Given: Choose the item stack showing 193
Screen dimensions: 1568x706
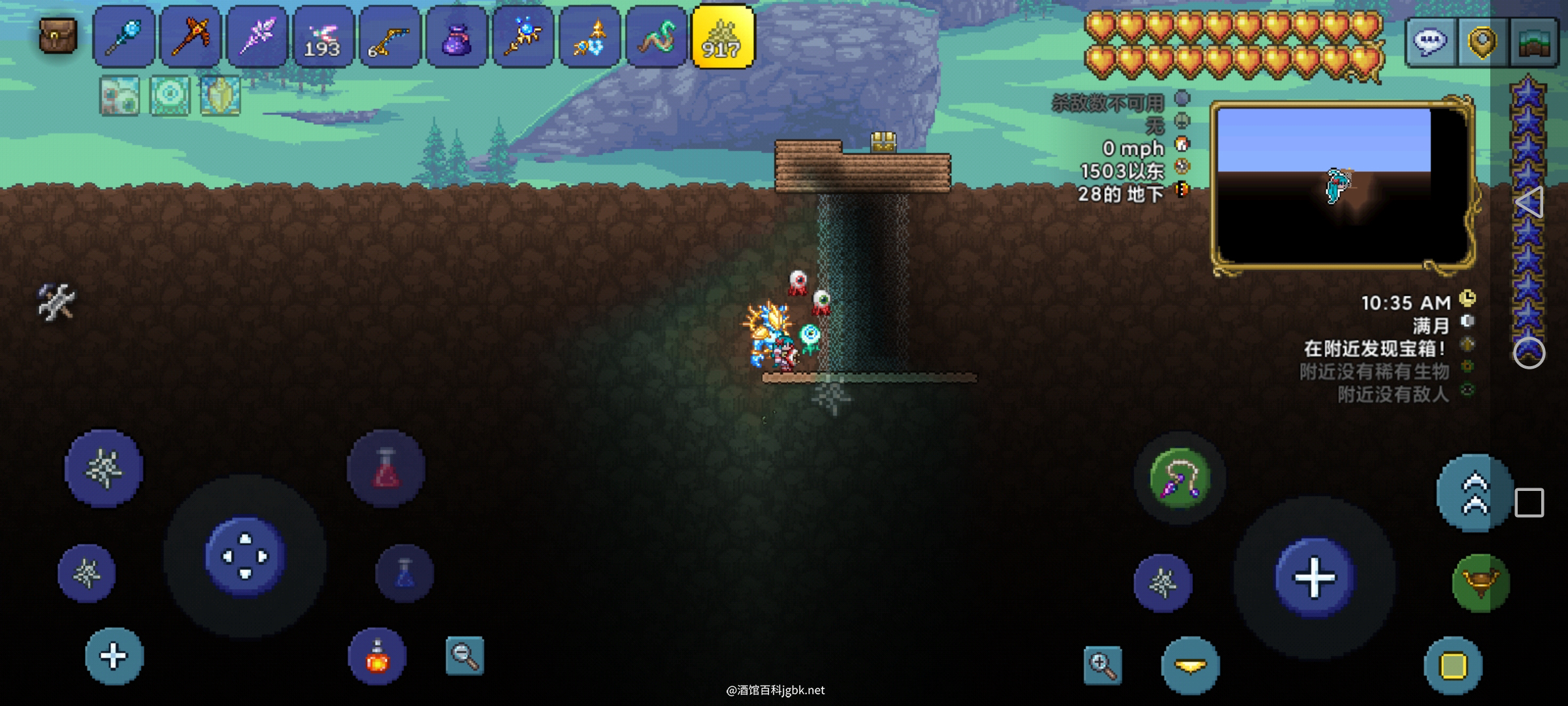Looking at the screenshot, I should 323,37.
